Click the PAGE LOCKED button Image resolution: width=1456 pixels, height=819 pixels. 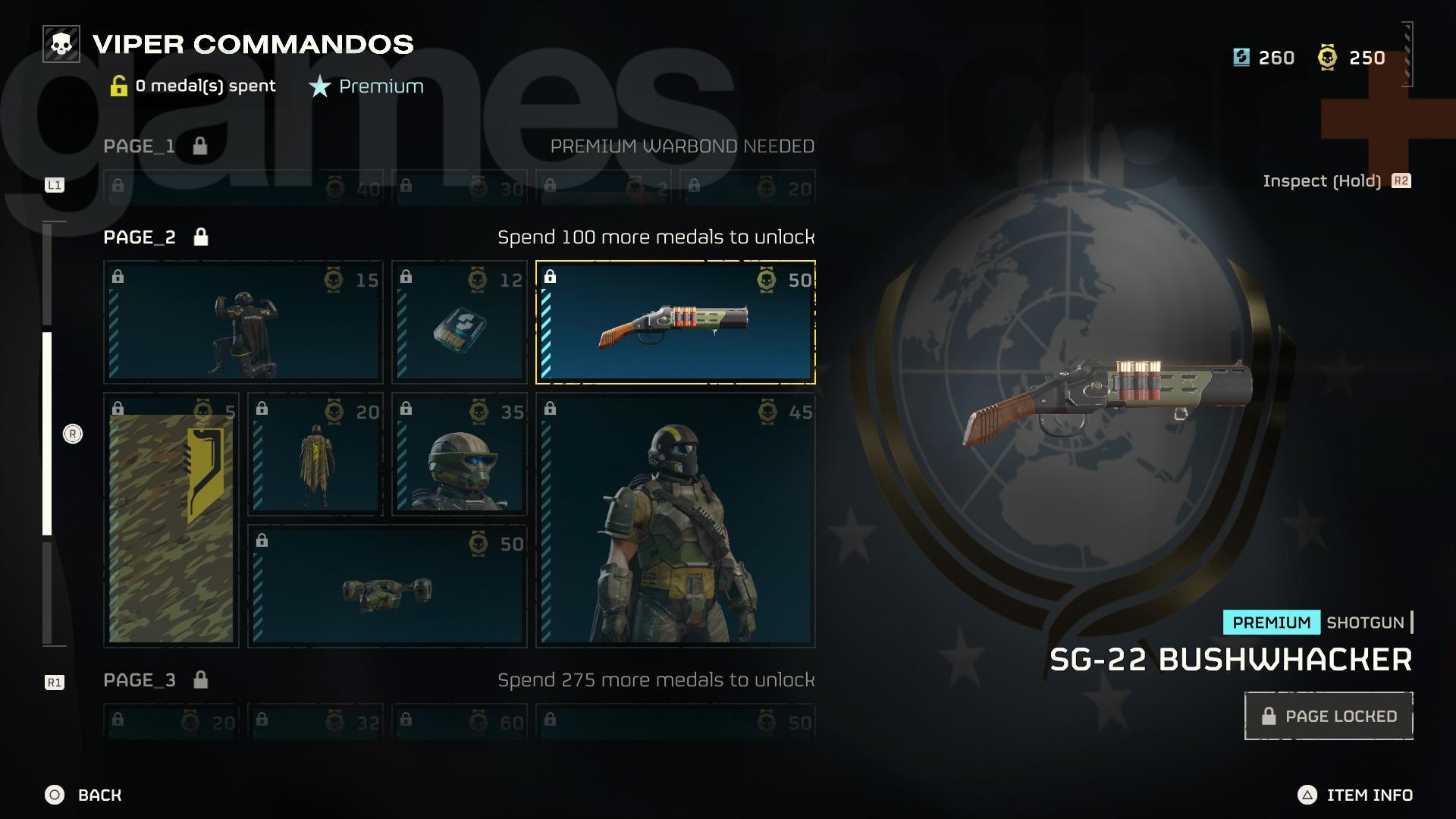pyautogui.click(x=1329, y=715)
